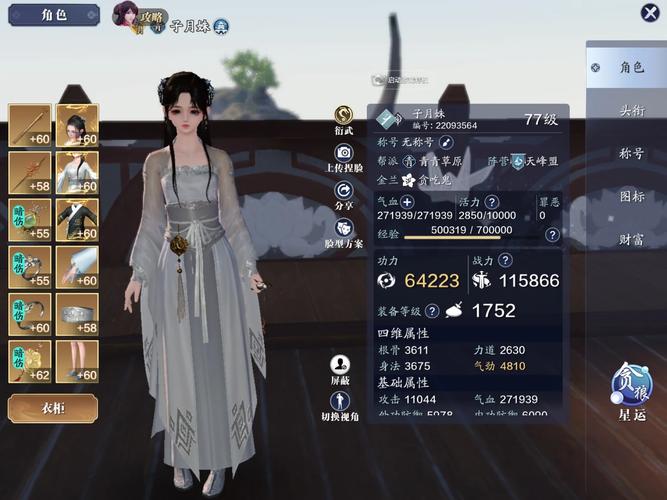Switch to the 称号 tab
Screen dimensions: 667x500
coord(631,154)
